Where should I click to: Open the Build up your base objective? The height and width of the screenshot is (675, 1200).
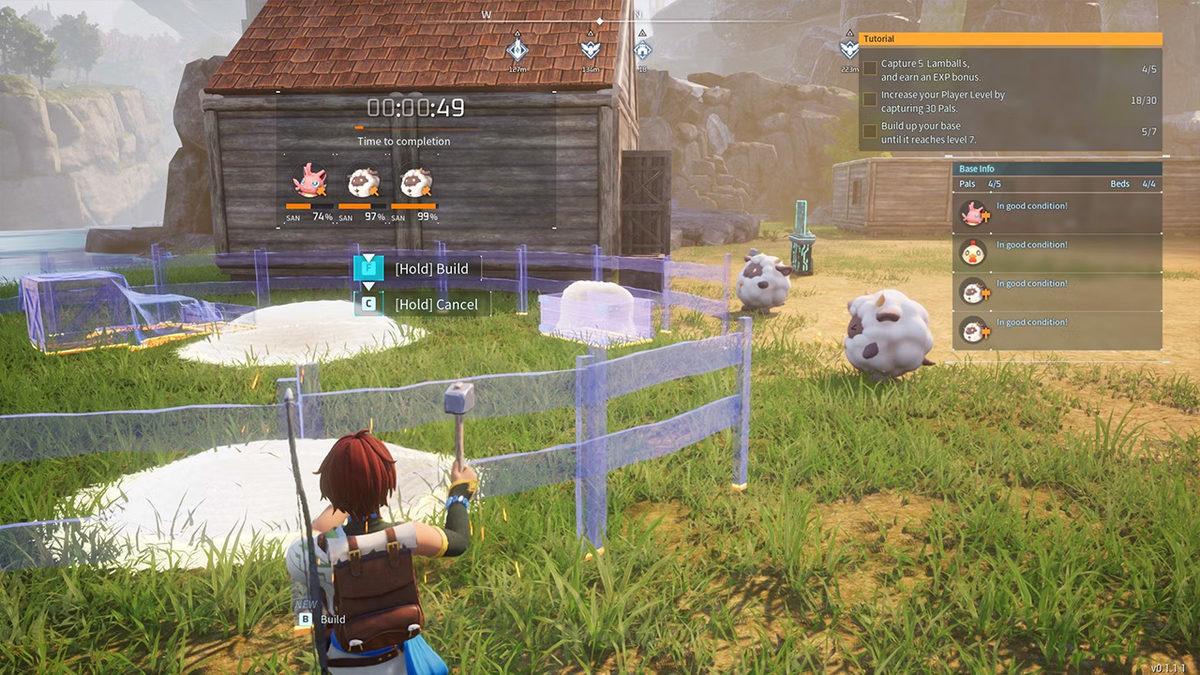point(1010,135)
